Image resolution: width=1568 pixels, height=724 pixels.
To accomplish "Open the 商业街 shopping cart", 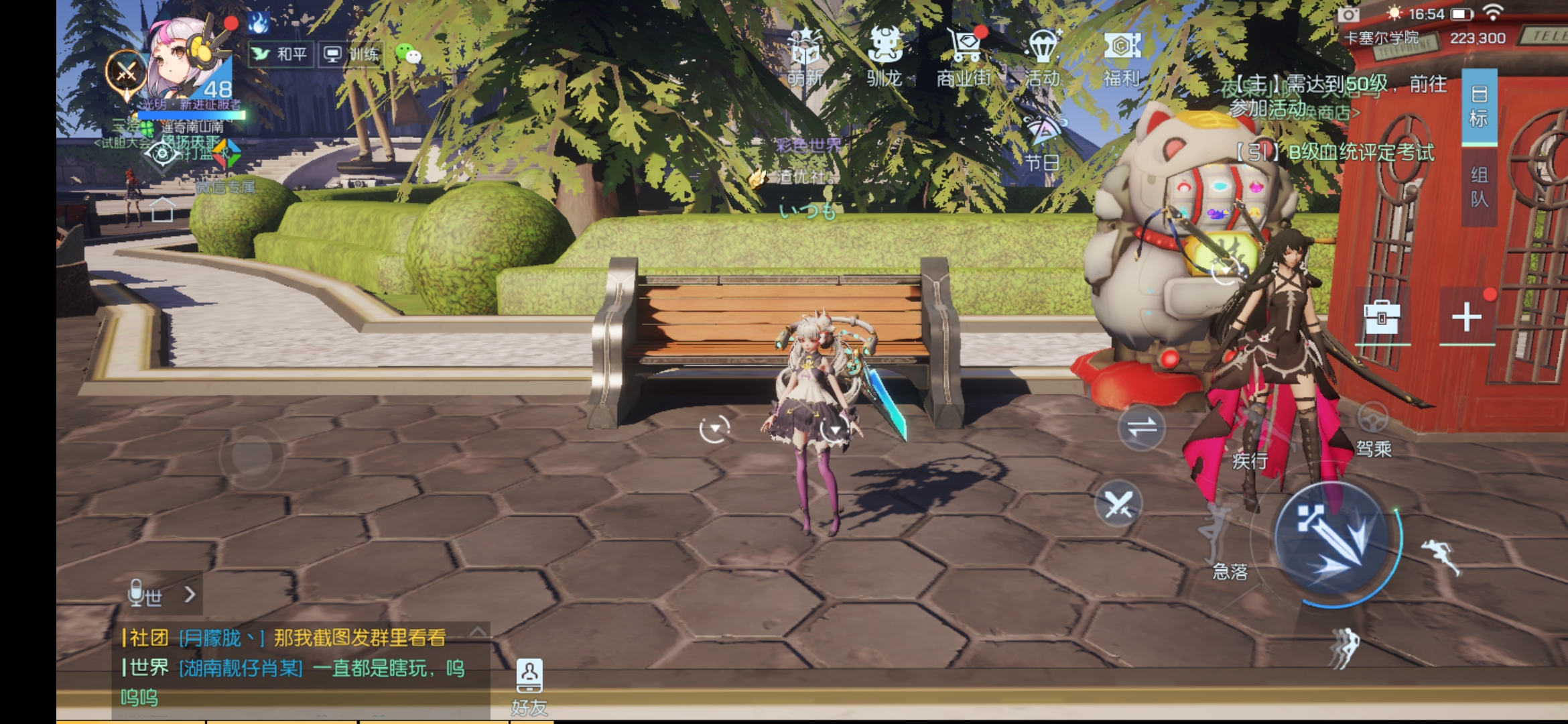I will [x=964, y=57].
